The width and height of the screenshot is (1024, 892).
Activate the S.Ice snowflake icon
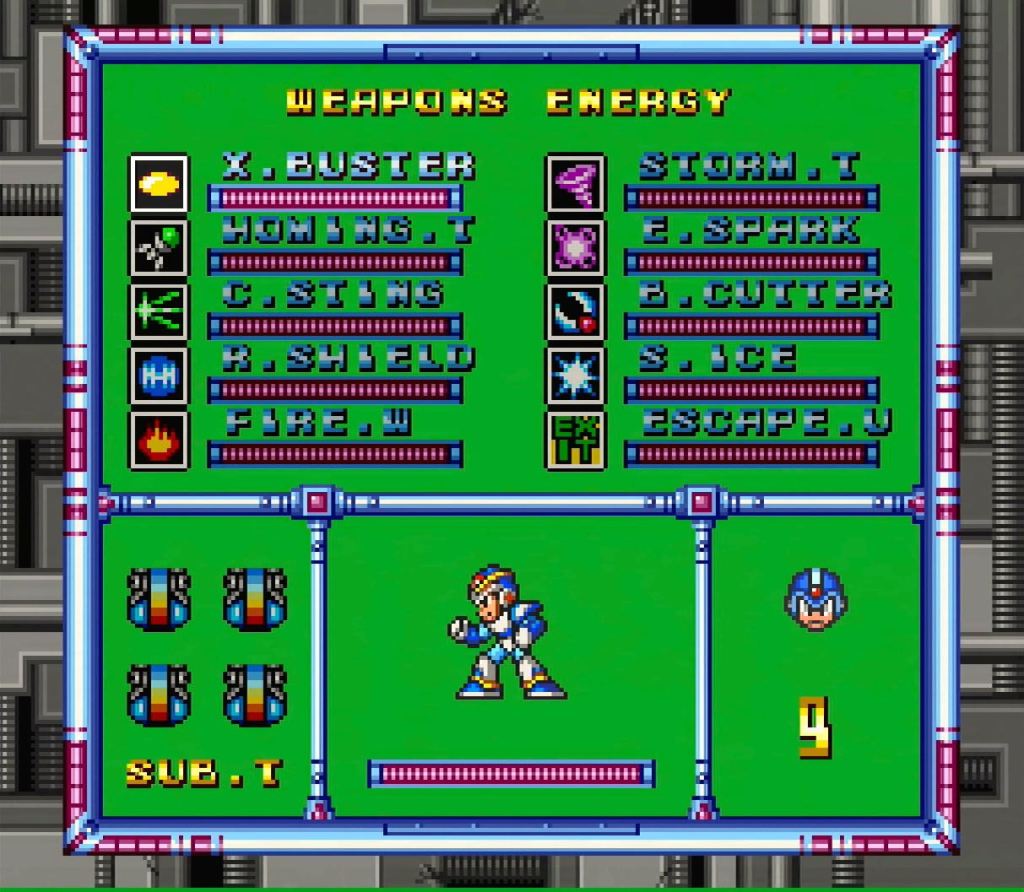(576, 376)
